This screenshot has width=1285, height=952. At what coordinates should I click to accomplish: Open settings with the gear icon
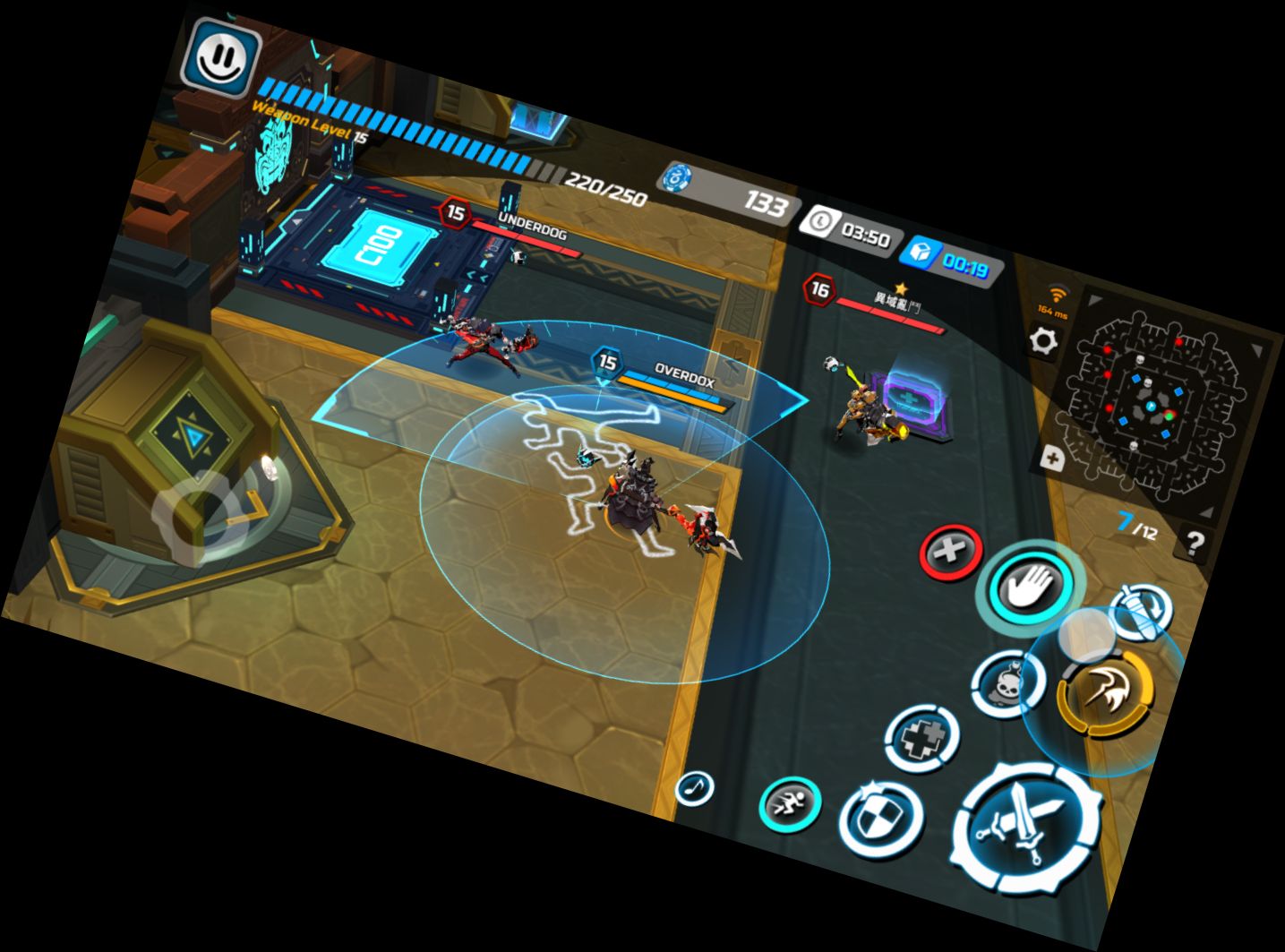coord(1042,340)
